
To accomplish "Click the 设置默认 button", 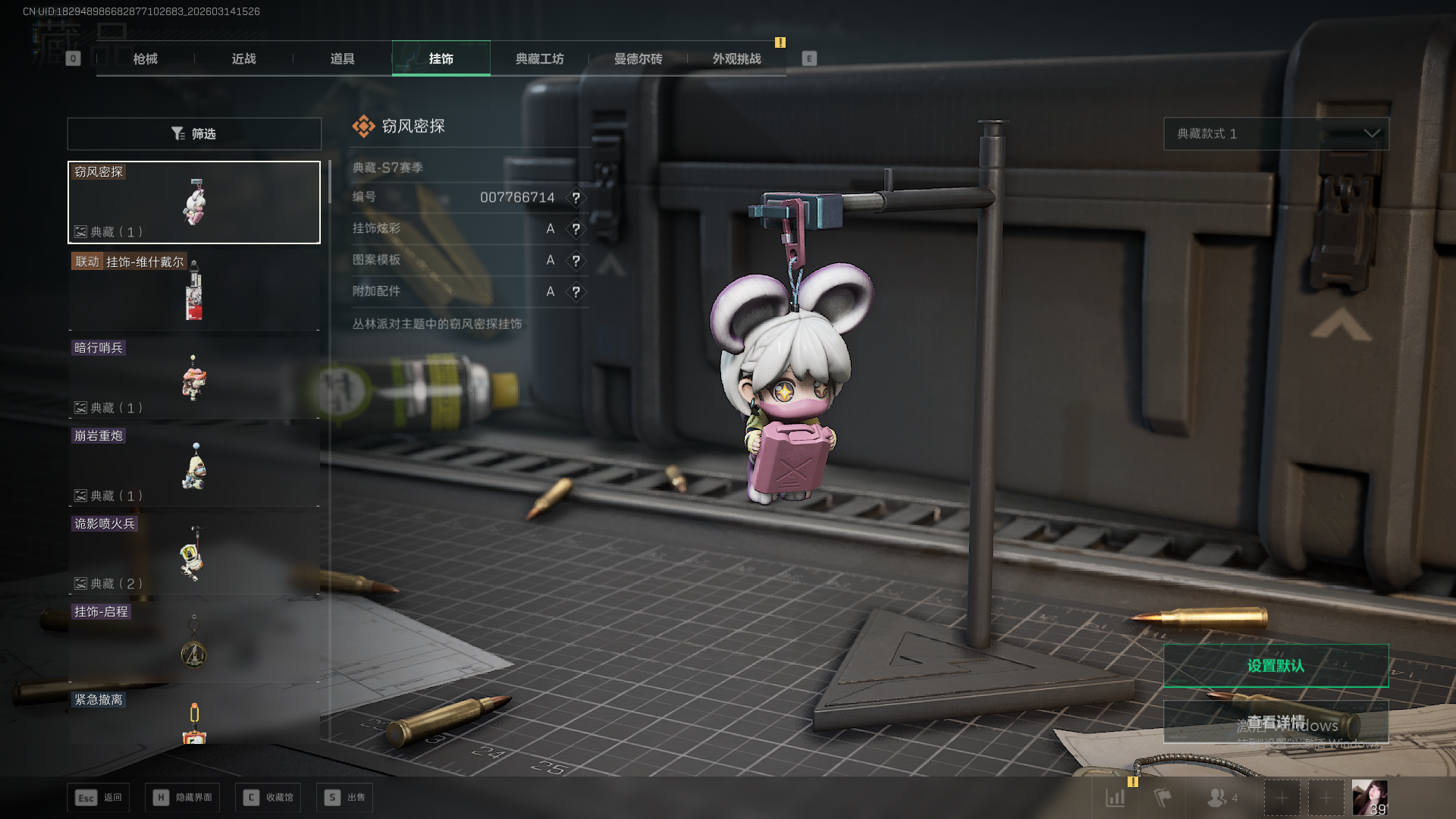I will pyautogui.click(x=1276, y=666).
